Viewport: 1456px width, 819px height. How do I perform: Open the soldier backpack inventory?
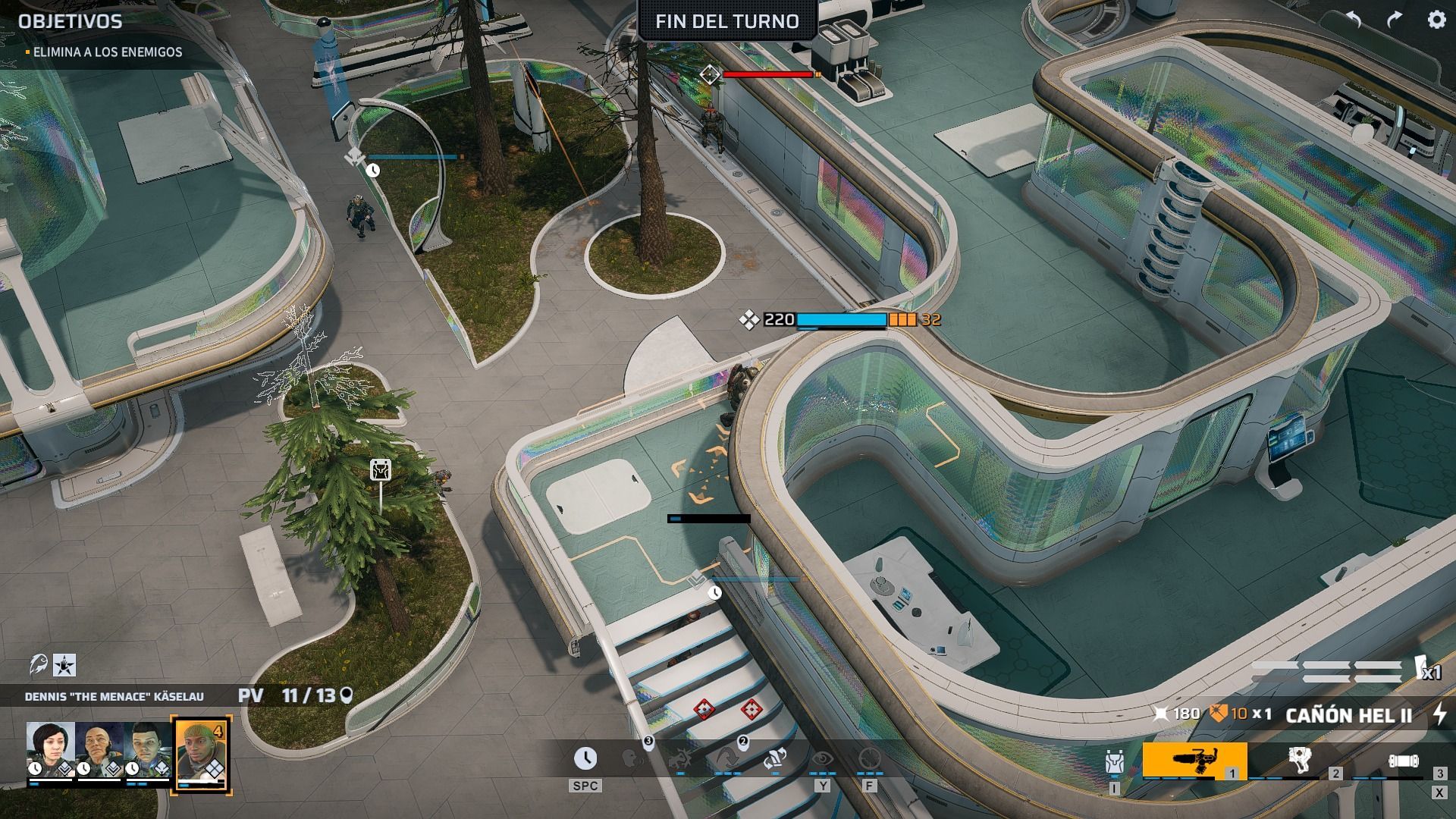[1114, 762]
